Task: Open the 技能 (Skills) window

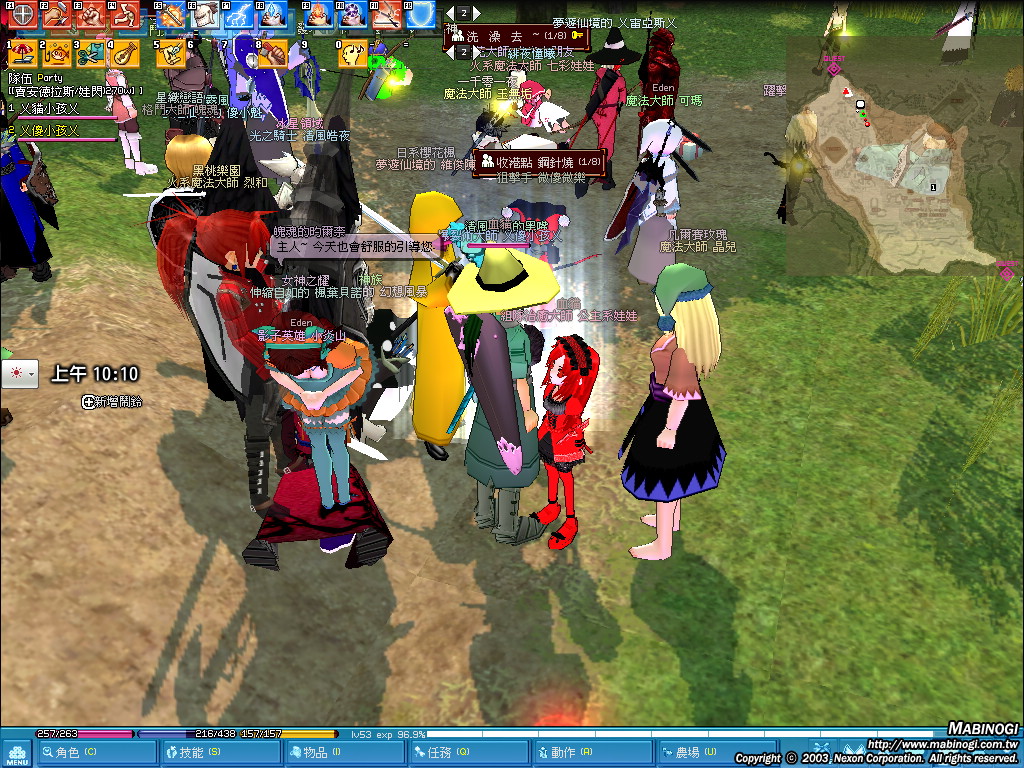Action: pos(190,752)
